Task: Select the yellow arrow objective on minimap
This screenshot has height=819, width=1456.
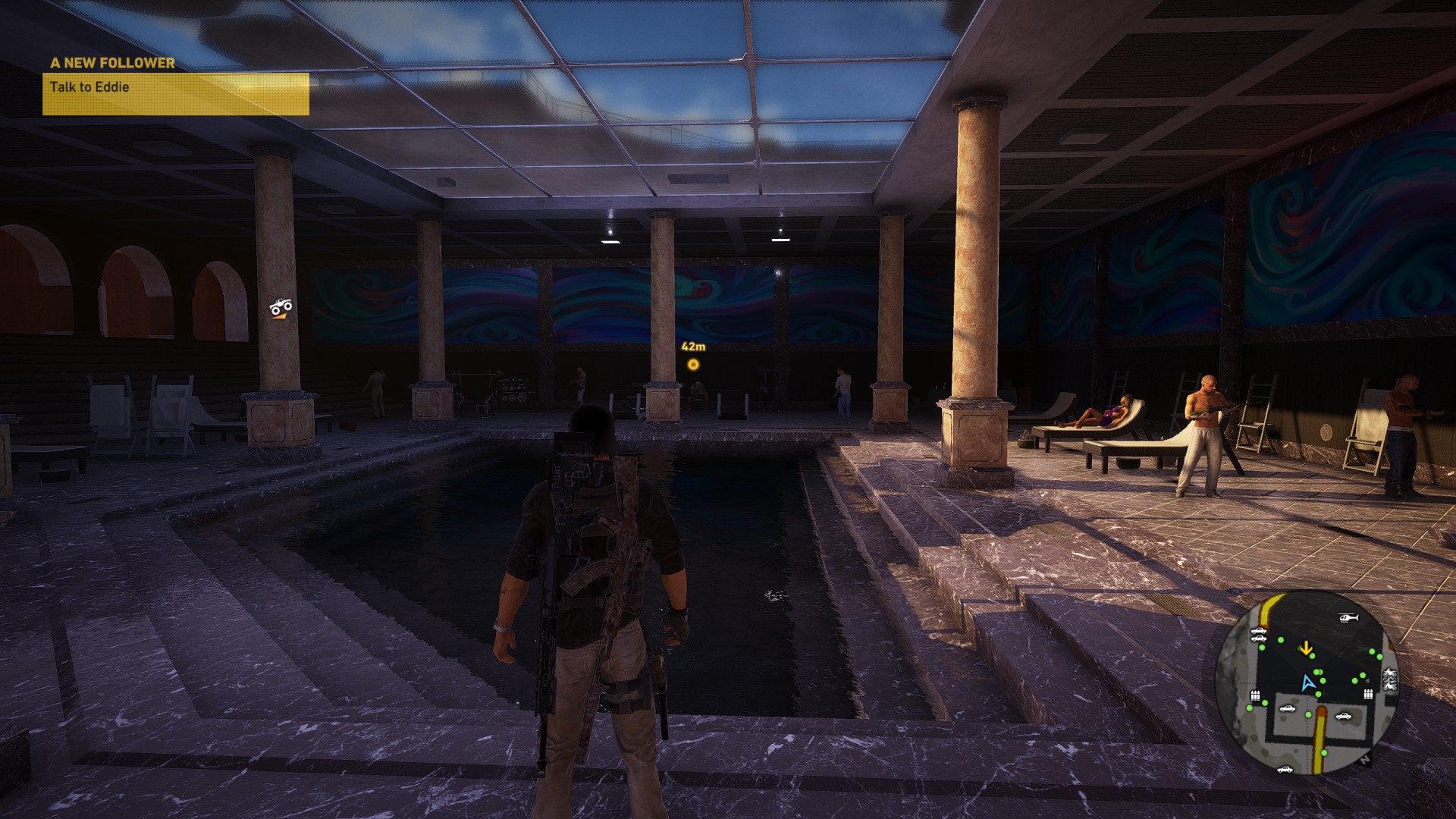Action: pos(1306,648)
